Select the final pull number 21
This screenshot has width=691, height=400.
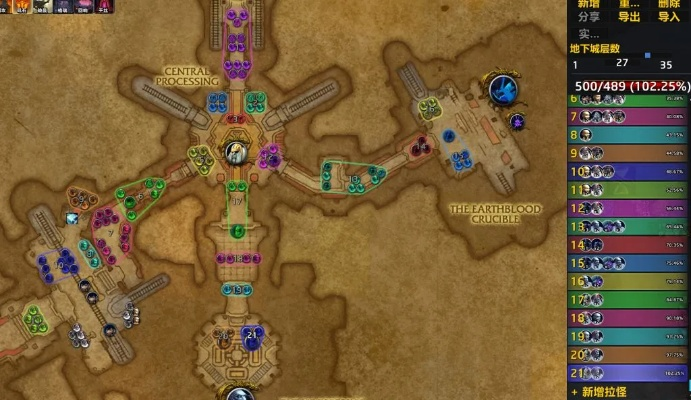[x=628, y=372]
